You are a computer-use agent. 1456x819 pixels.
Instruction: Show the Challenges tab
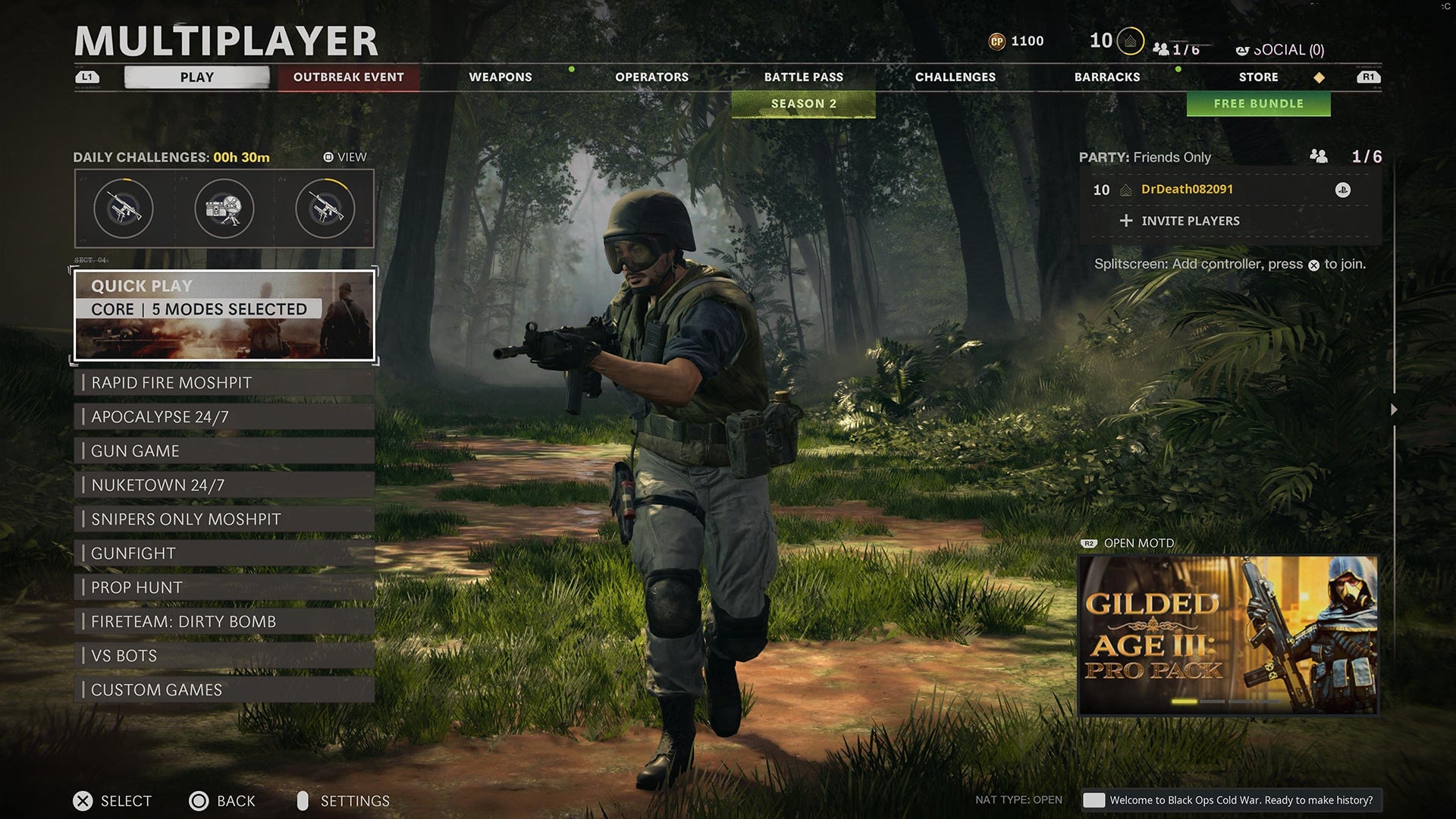[x=955, y=77]
